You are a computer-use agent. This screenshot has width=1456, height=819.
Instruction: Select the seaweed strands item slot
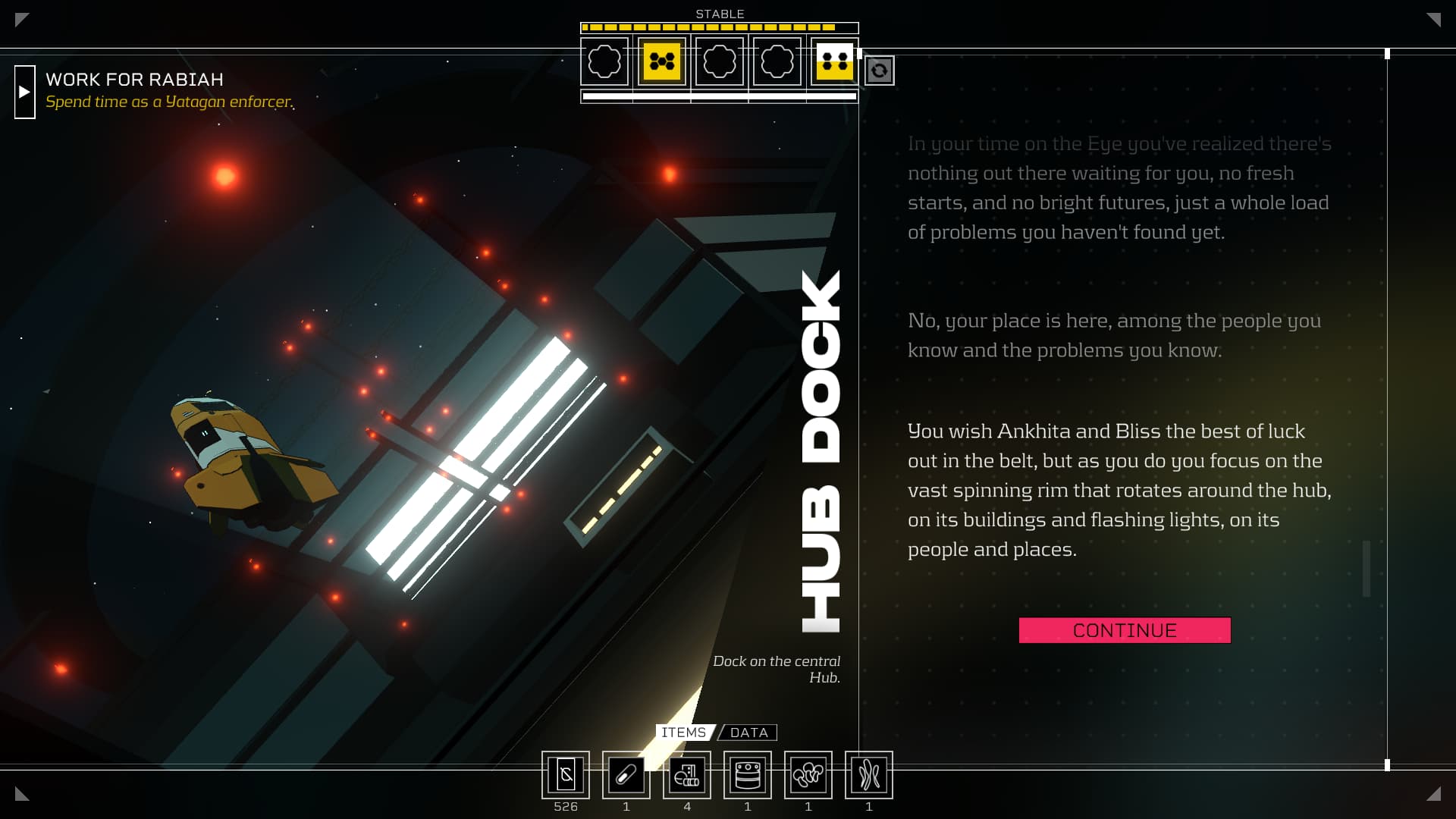click(x=869, y=775)
